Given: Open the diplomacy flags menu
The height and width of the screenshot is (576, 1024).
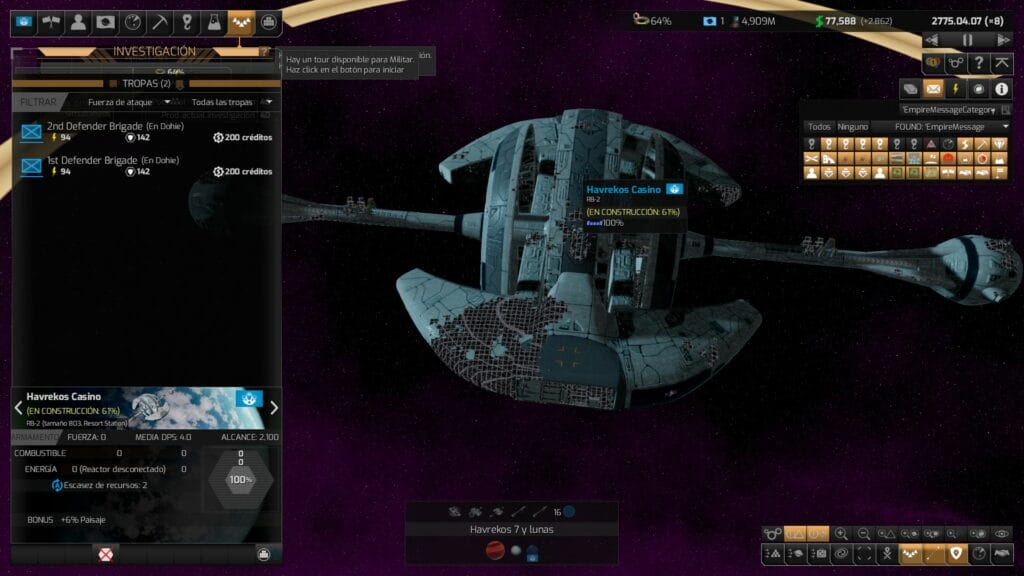Looking at the screenshot, I should (x=51, y=22).
